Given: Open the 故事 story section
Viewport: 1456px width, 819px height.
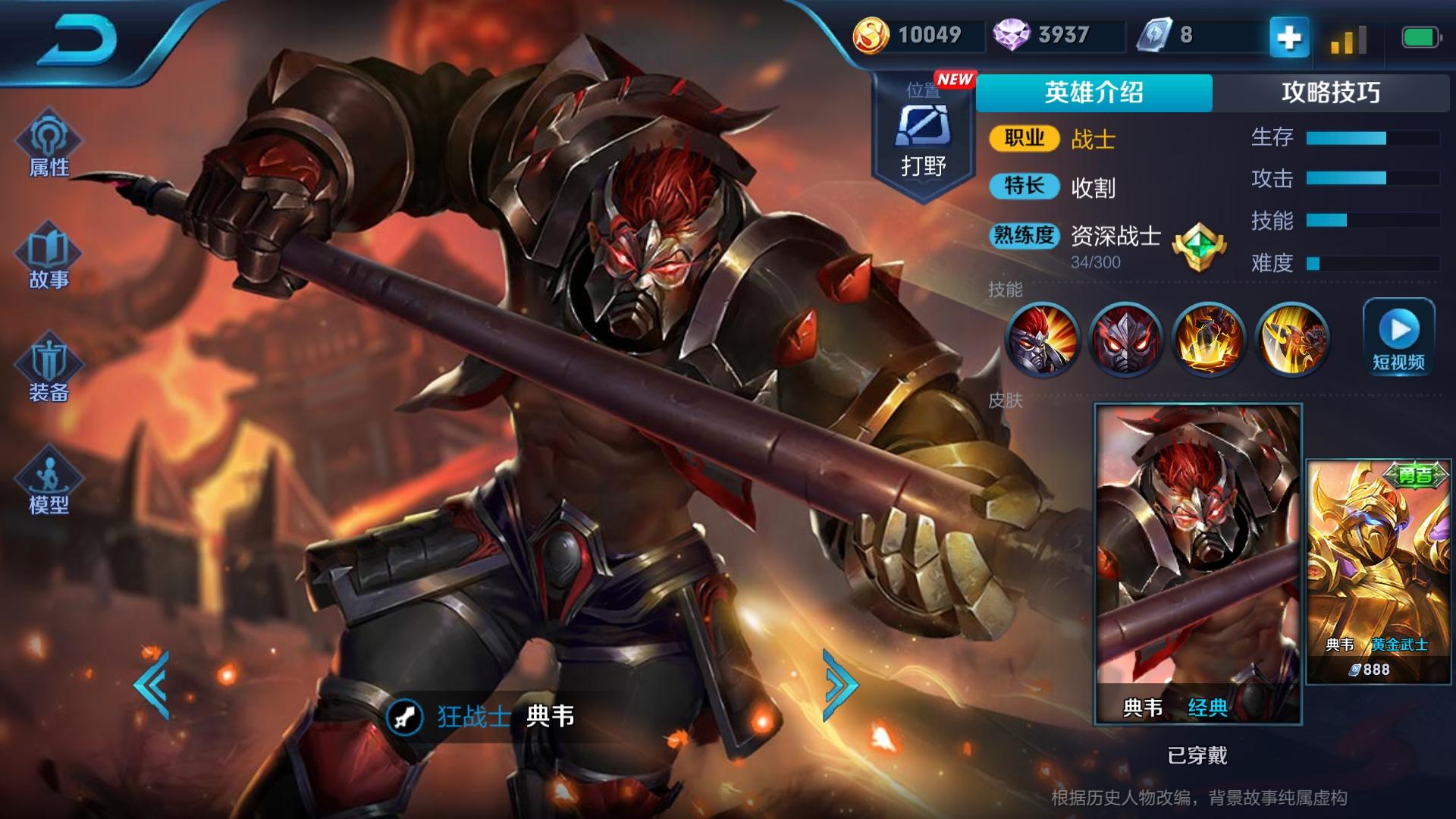Looking at the screenshot, I should coord(49,258).
